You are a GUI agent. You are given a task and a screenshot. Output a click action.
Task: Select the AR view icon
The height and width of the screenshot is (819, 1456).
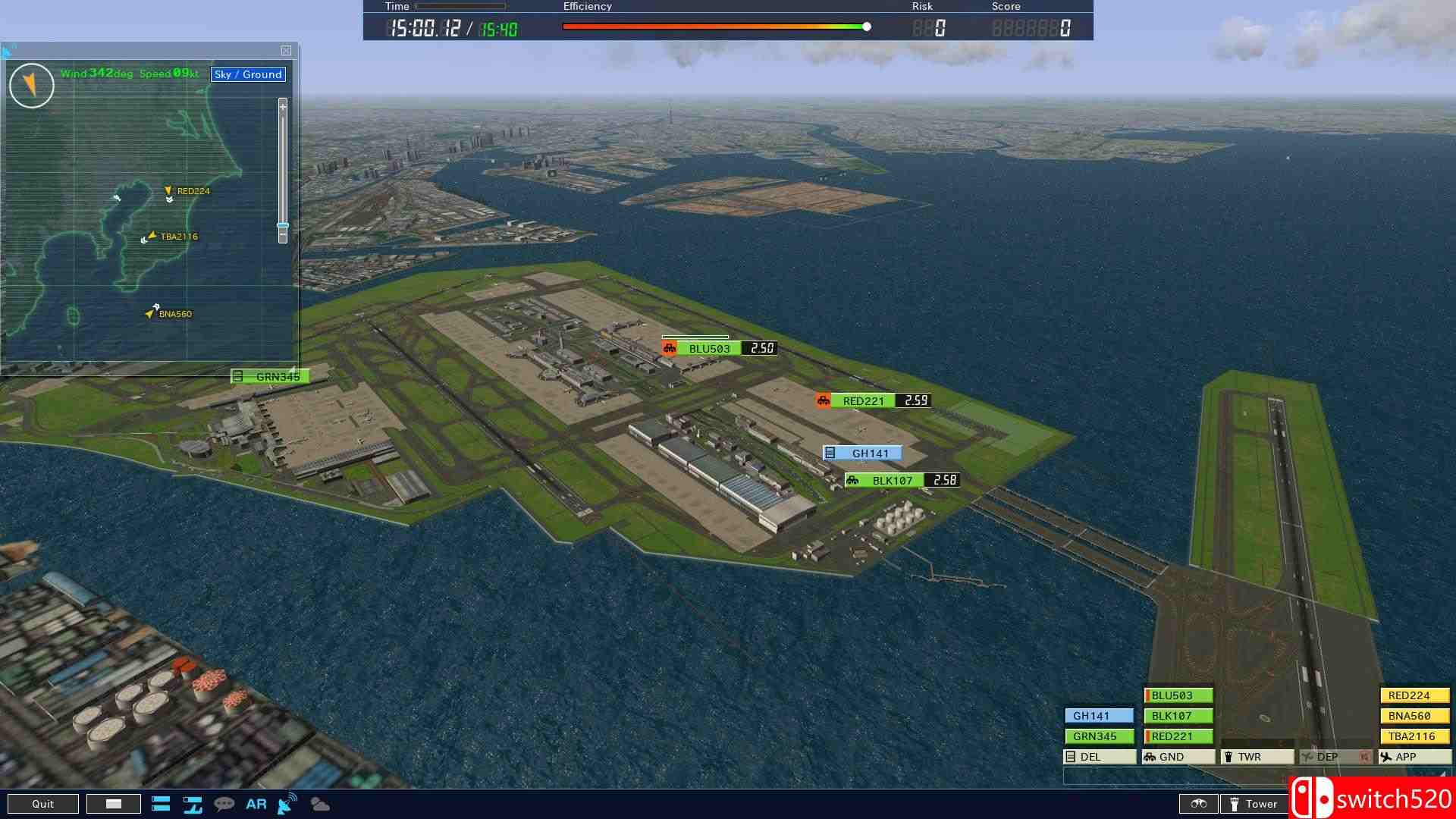256,804
